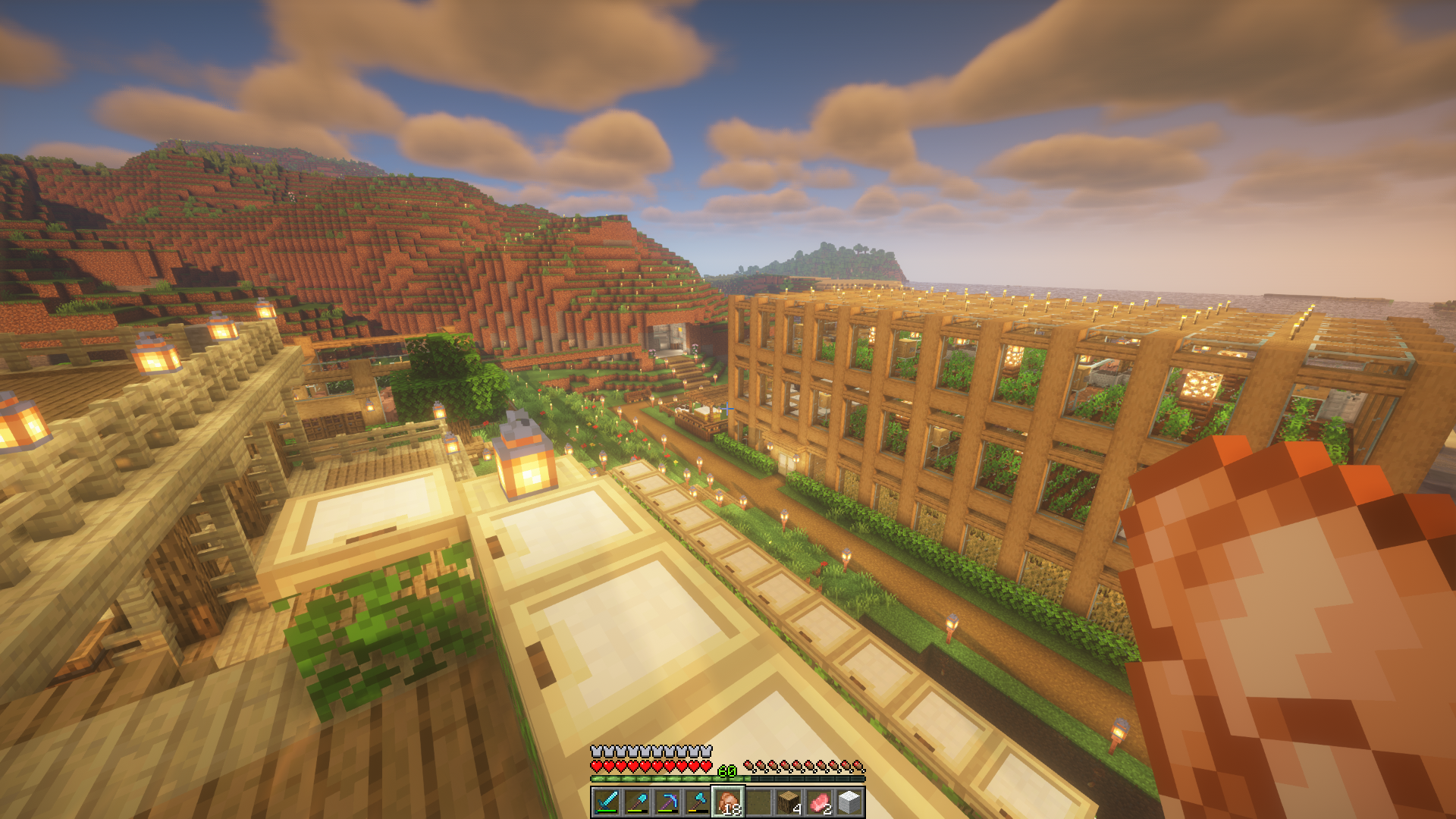Click the stack of 18 cooked porkchops

pyautogui.click(x=729, y=802)
